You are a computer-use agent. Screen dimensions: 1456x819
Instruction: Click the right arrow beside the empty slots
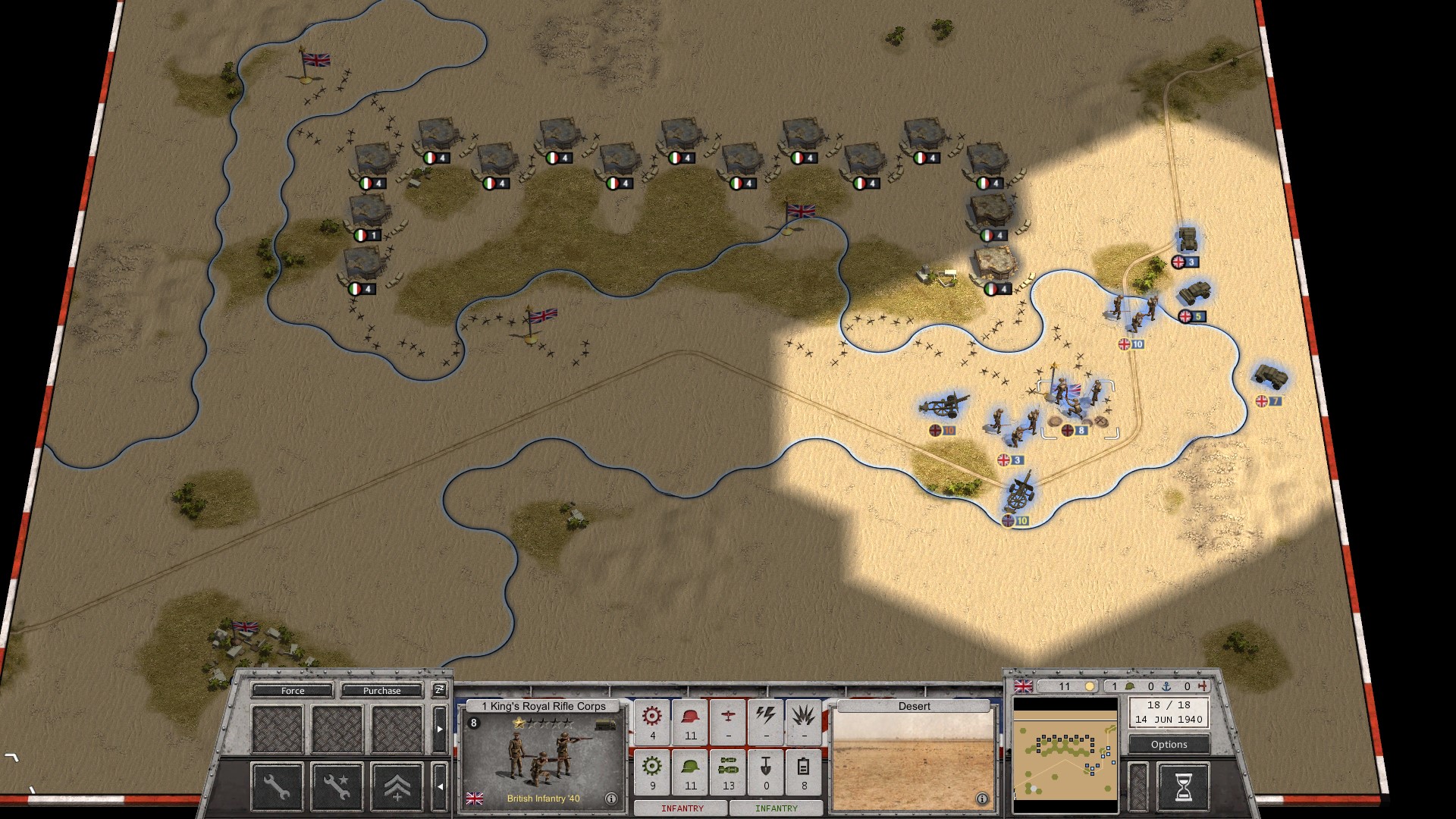coord(439,729)
